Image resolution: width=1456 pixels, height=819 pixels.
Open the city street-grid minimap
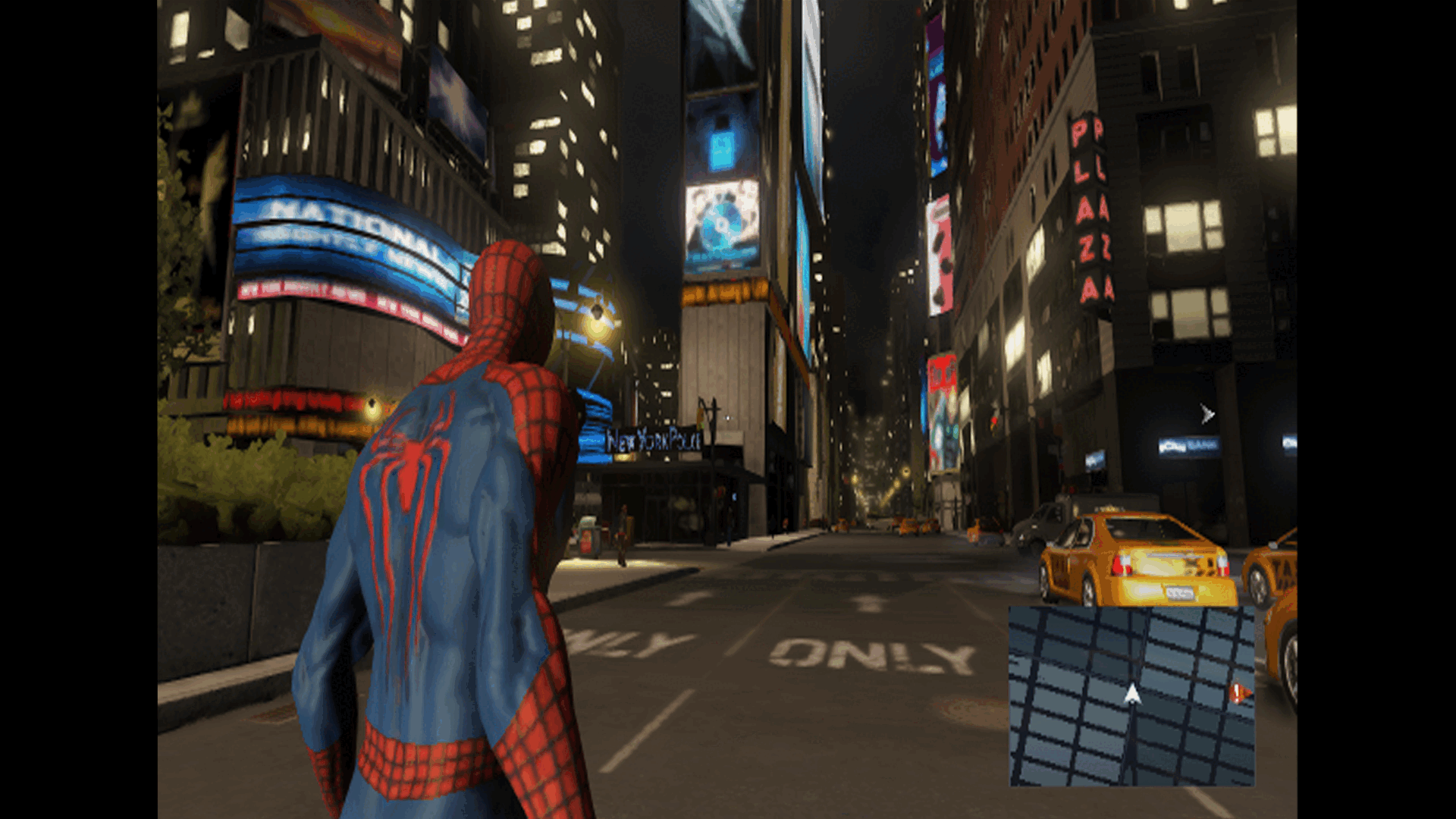pos(1131,695)
